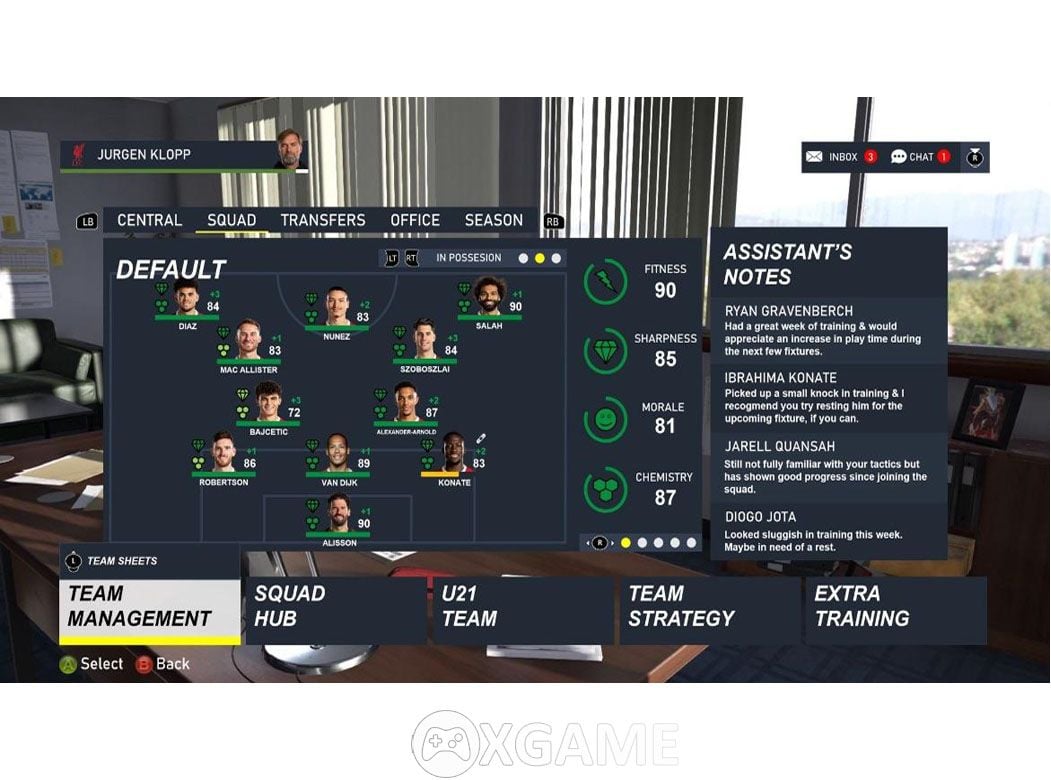Show the Season tab
The height and width of the screenshot is (780, 1051).
(x=493, y=221)
